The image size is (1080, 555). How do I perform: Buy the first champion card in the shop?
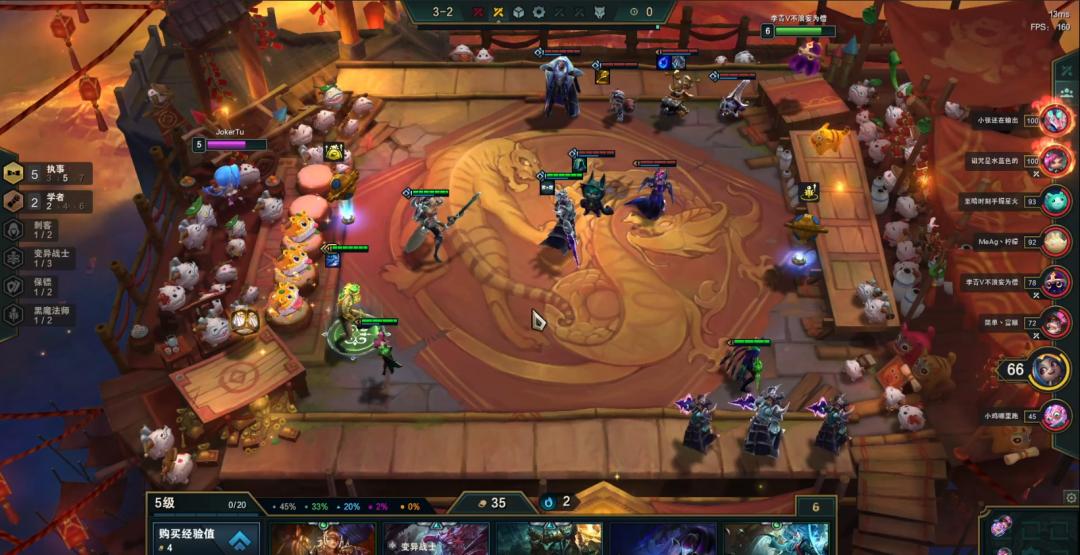coord(323,539)
